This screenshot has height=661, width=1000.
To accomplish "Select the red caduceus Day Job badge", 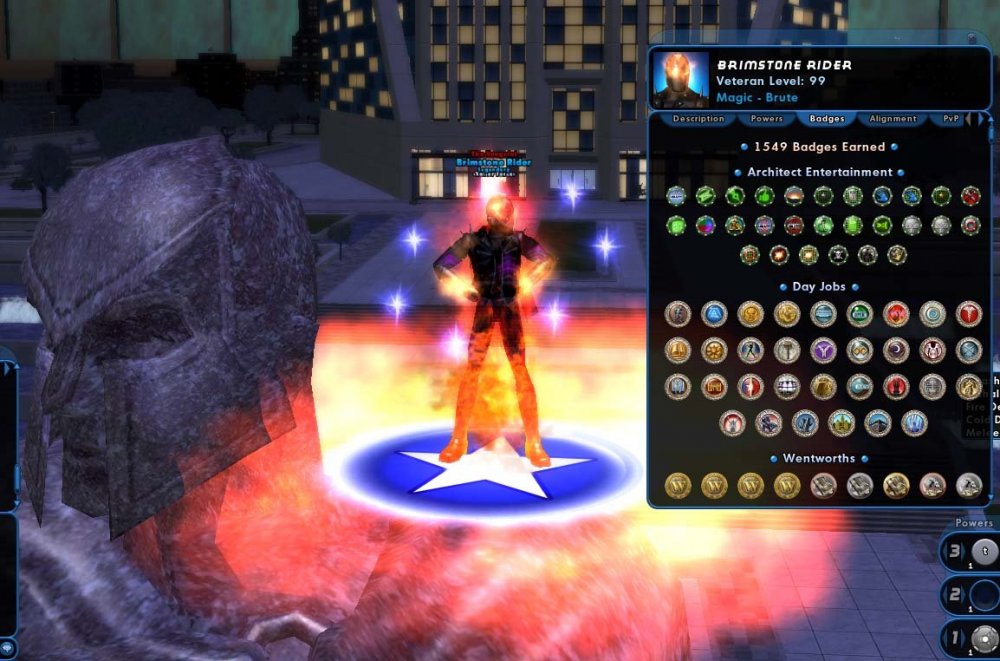I will tap(968, 314).
